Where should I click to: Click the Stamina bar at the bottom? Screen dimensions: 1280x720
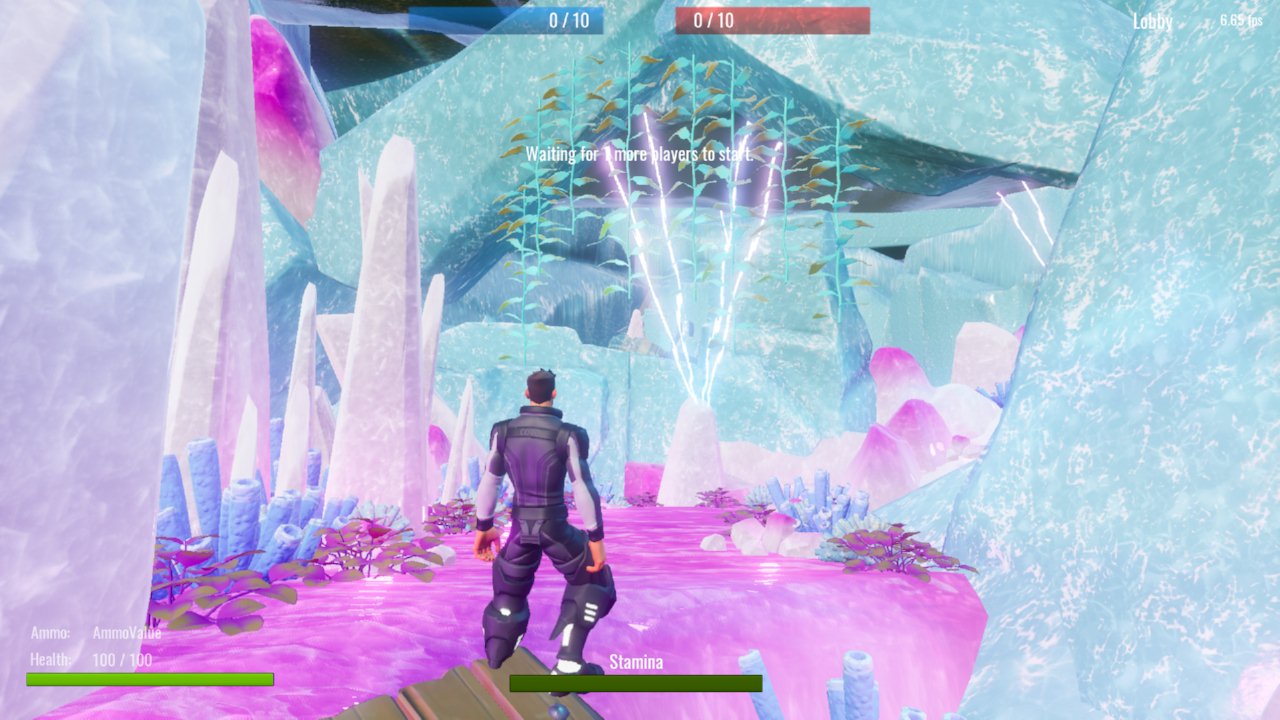(x=637, y=684)
